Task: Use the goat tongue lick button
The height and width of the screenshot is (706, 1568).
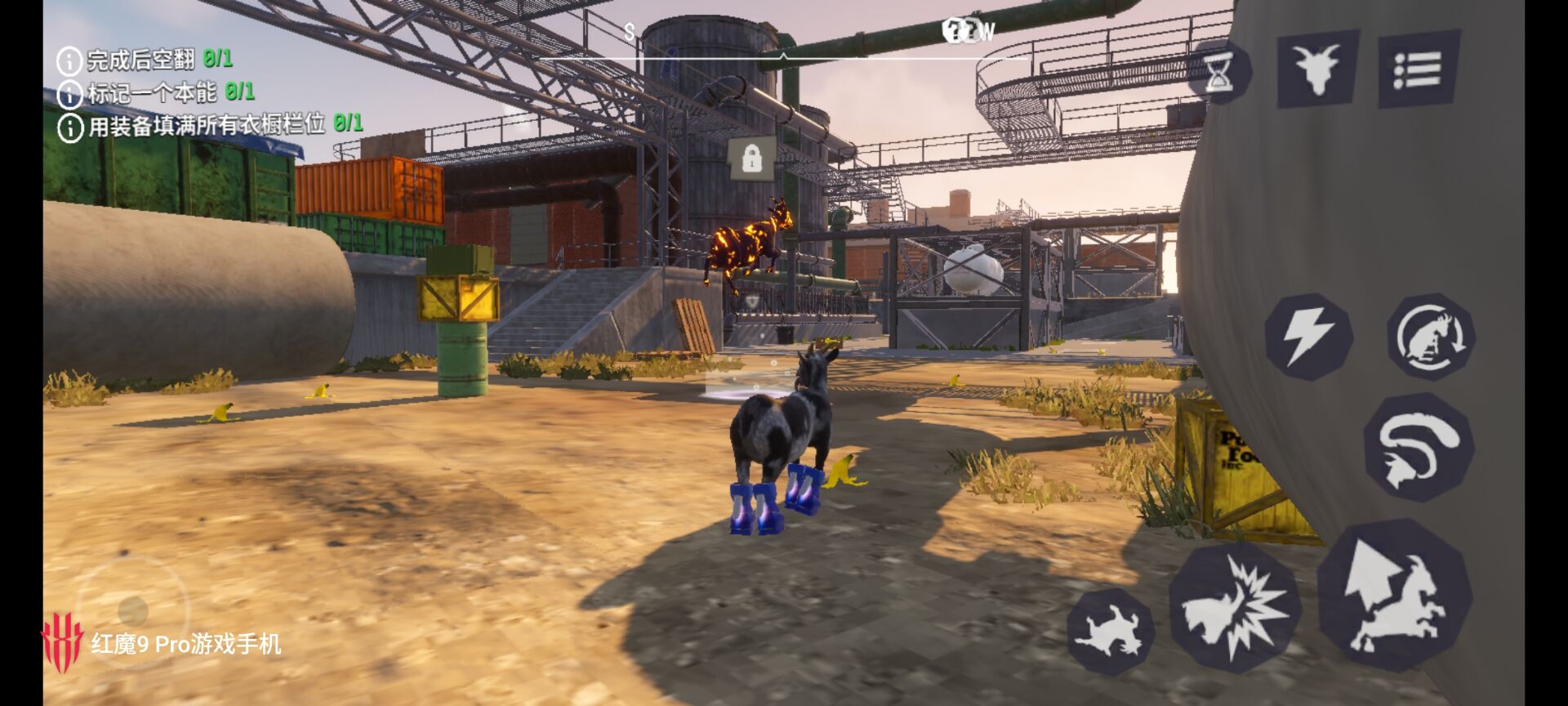Action: (x=1418, y=448)
